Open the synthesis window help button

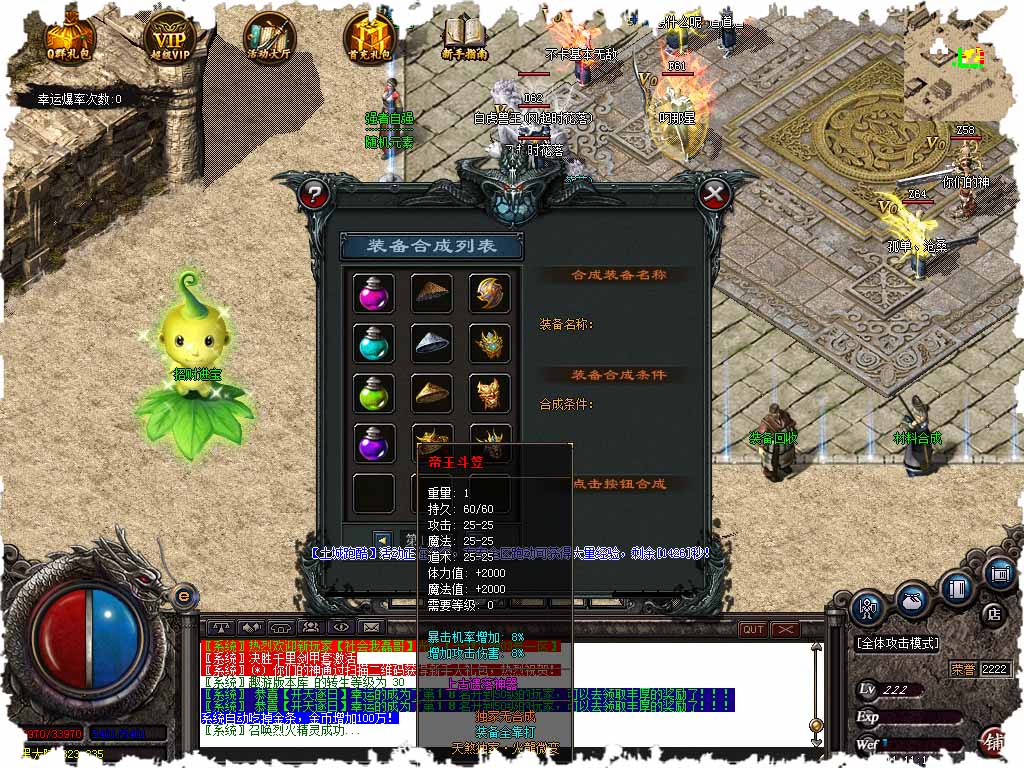pos(315,192)
